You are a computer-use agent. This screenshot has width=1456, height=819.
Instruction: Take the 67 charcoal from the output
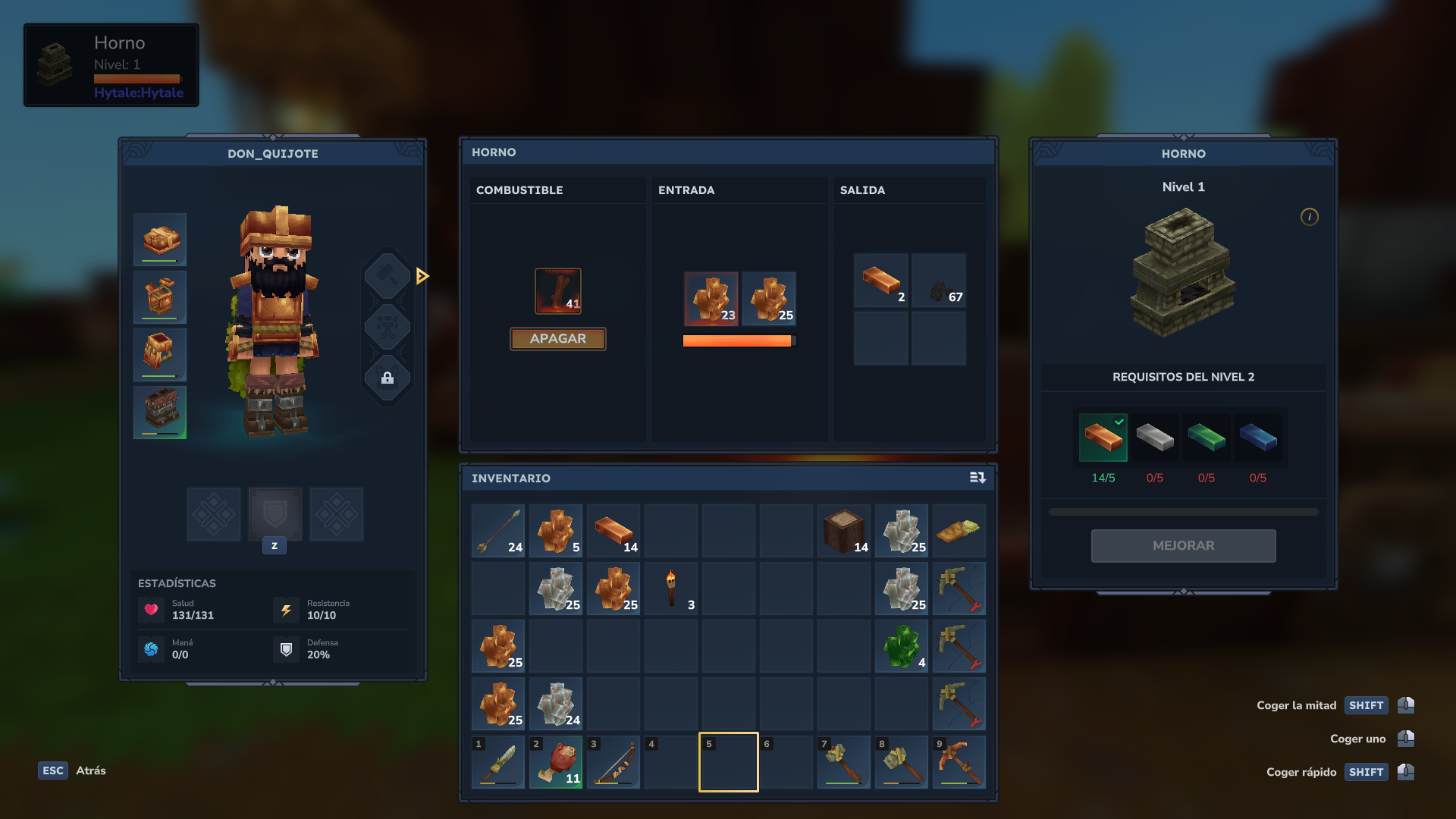coord(939,281)
